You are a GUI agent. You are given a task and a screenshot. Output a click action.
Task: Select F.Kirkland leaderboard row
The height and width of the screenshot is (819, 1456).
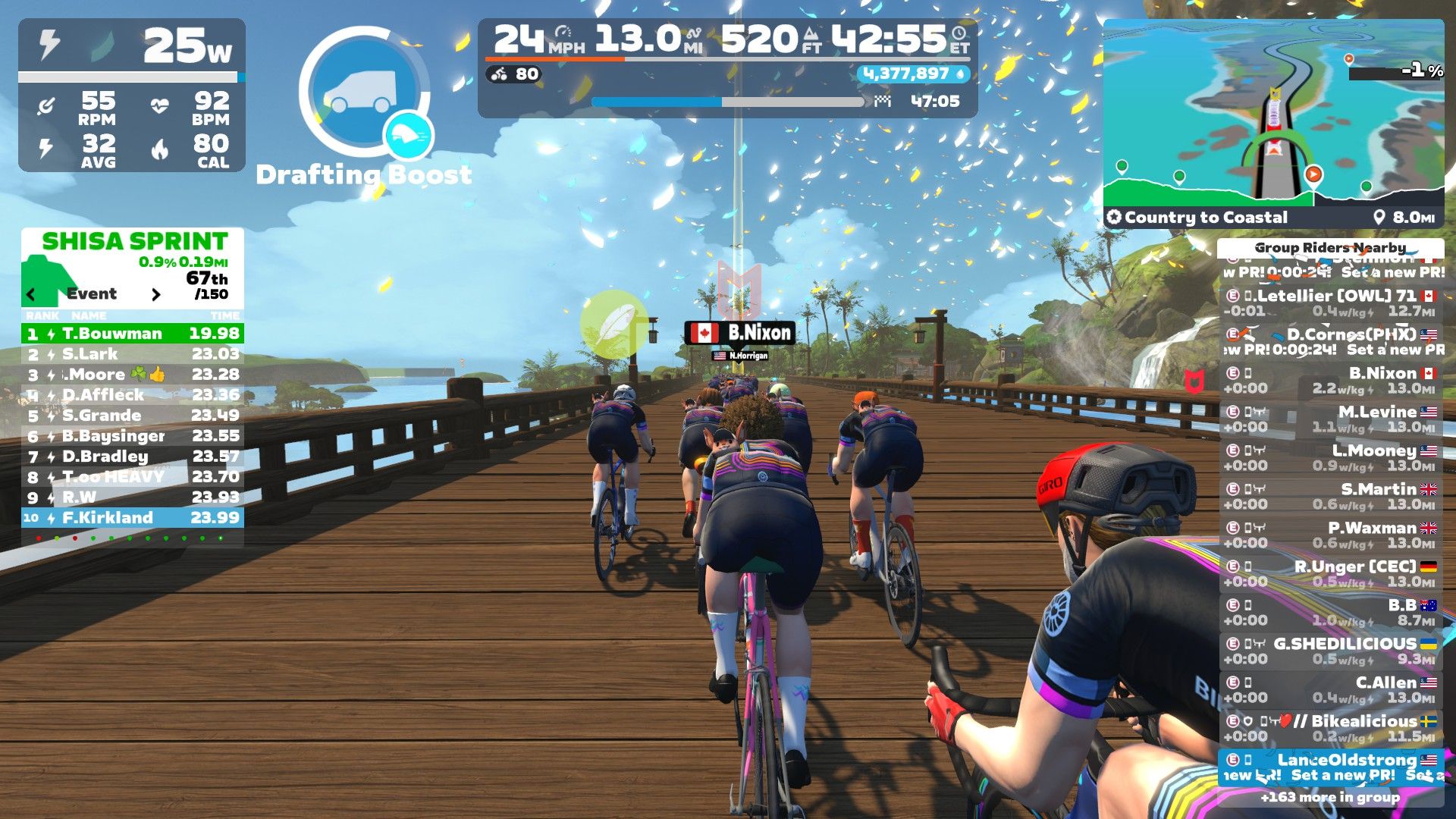click(133, 518)
